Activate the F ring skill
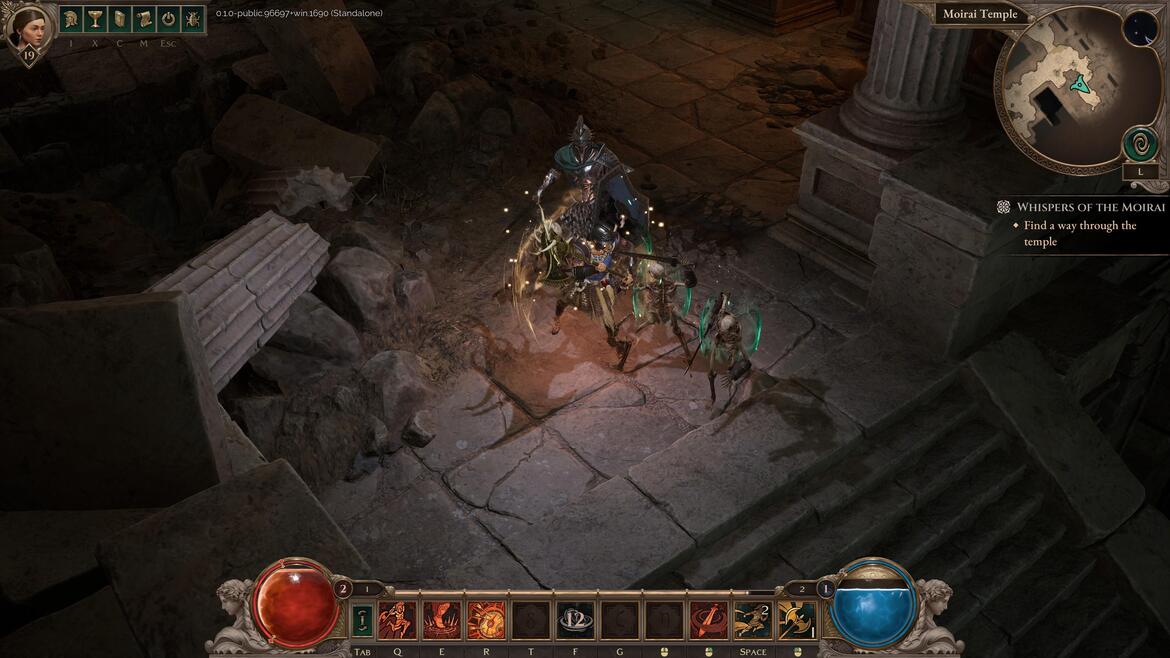Image resolution: width=1170 pixels, height=658 pixels. pos(575,620)
